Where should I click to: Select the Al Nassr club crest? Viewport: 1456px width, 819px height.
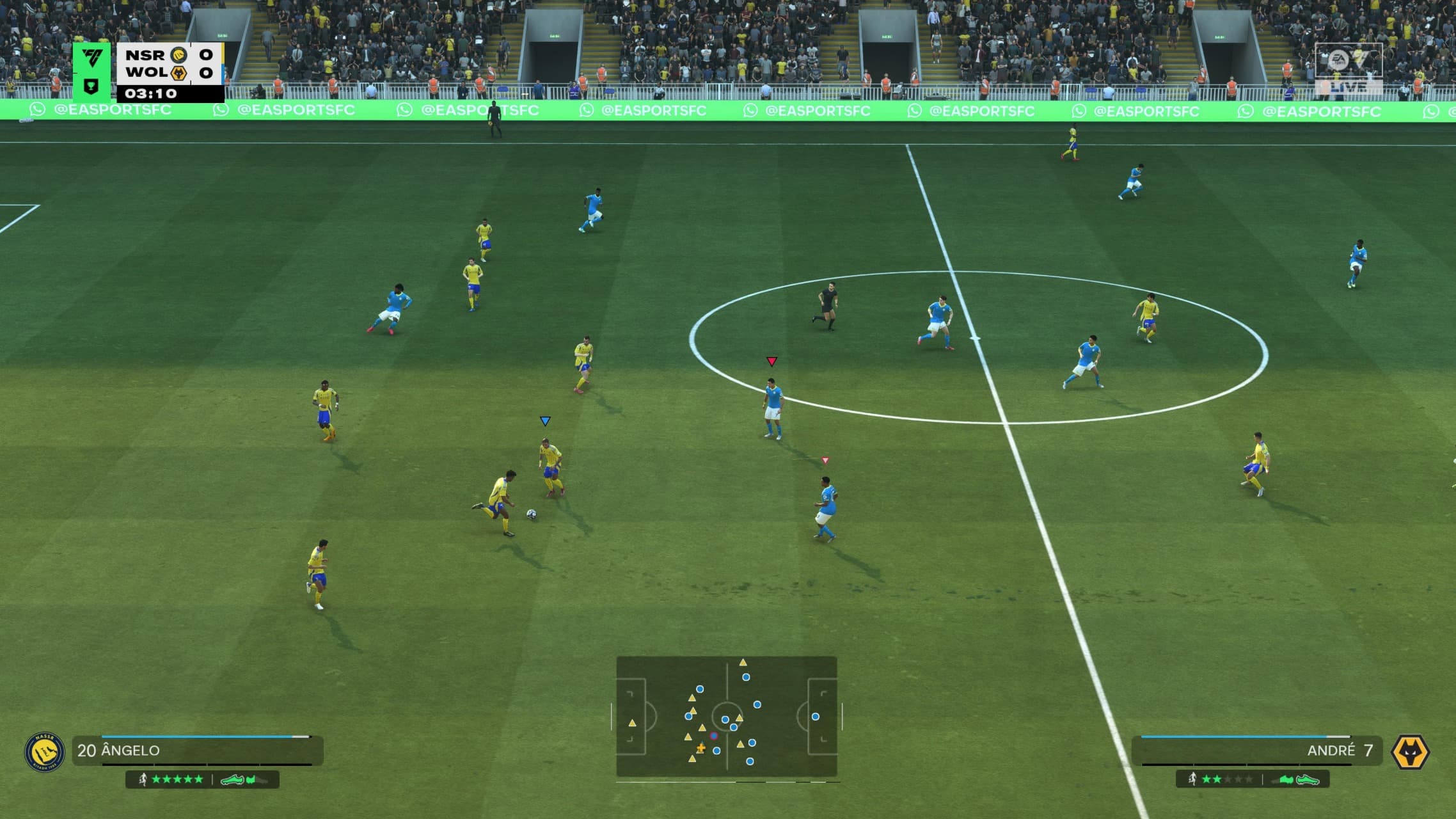coord(44,752)
